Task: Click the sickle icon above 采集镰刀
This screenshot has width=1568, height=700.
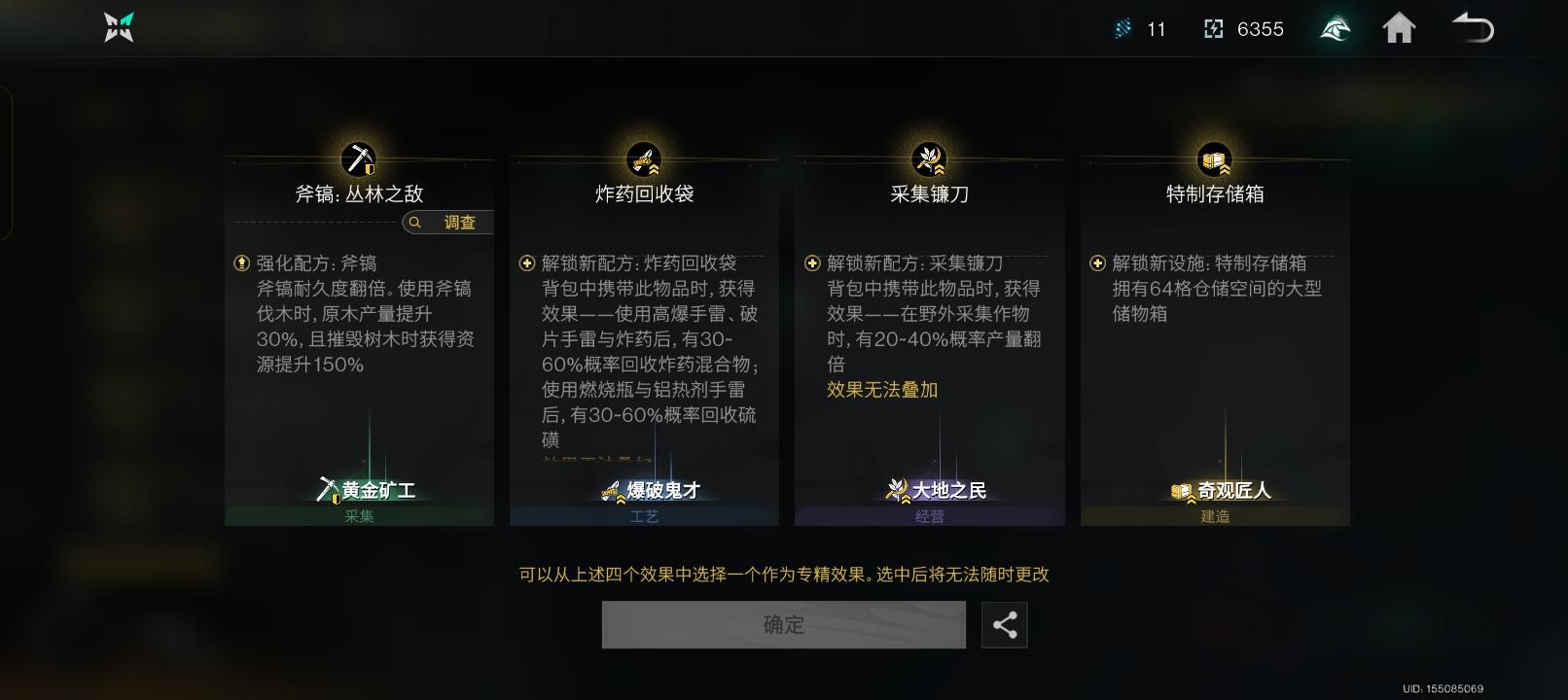Action: pos(929,158)
